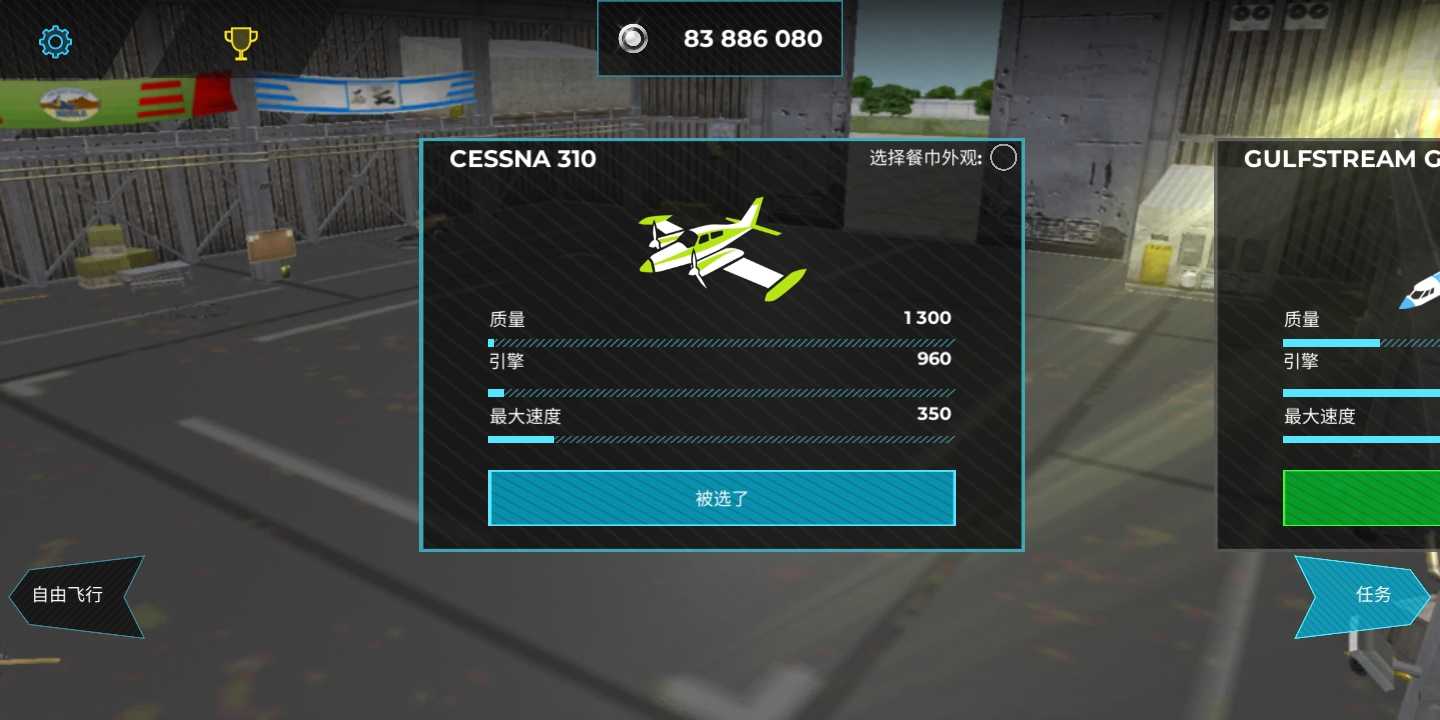Viewport: 1440px width, 720px height.
Task: Click the Cessna 引擎 progress bar
Action: click(720, 392)
